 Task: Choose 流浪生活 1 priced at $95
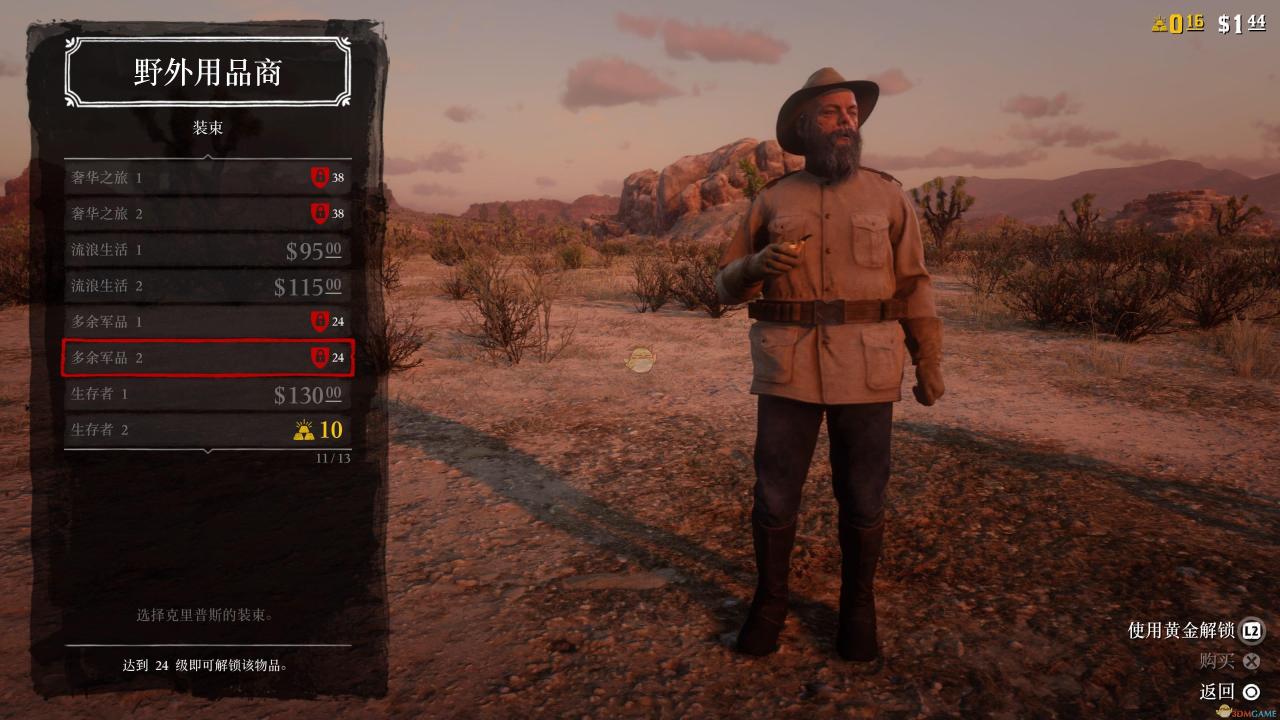click(x=207, y=250)
